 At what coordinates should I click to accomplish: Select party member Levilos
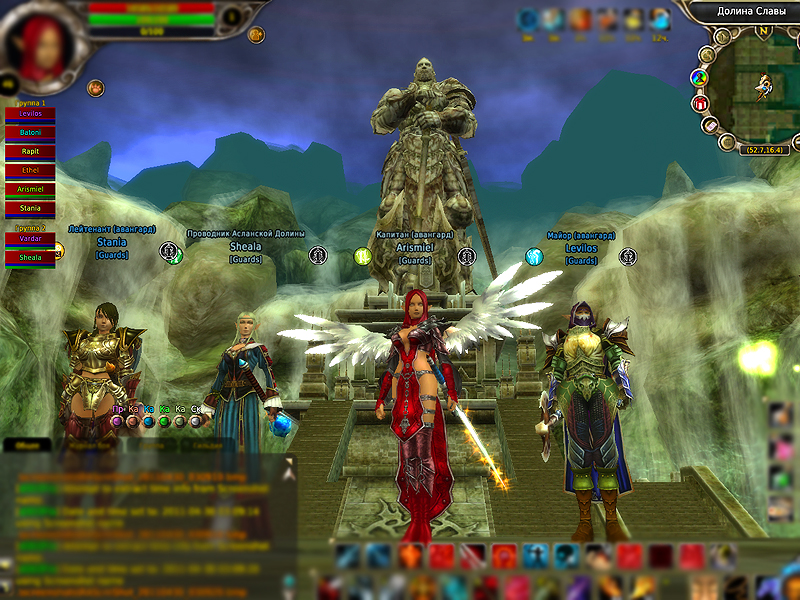pyautogui.click(x=30, y=114)
